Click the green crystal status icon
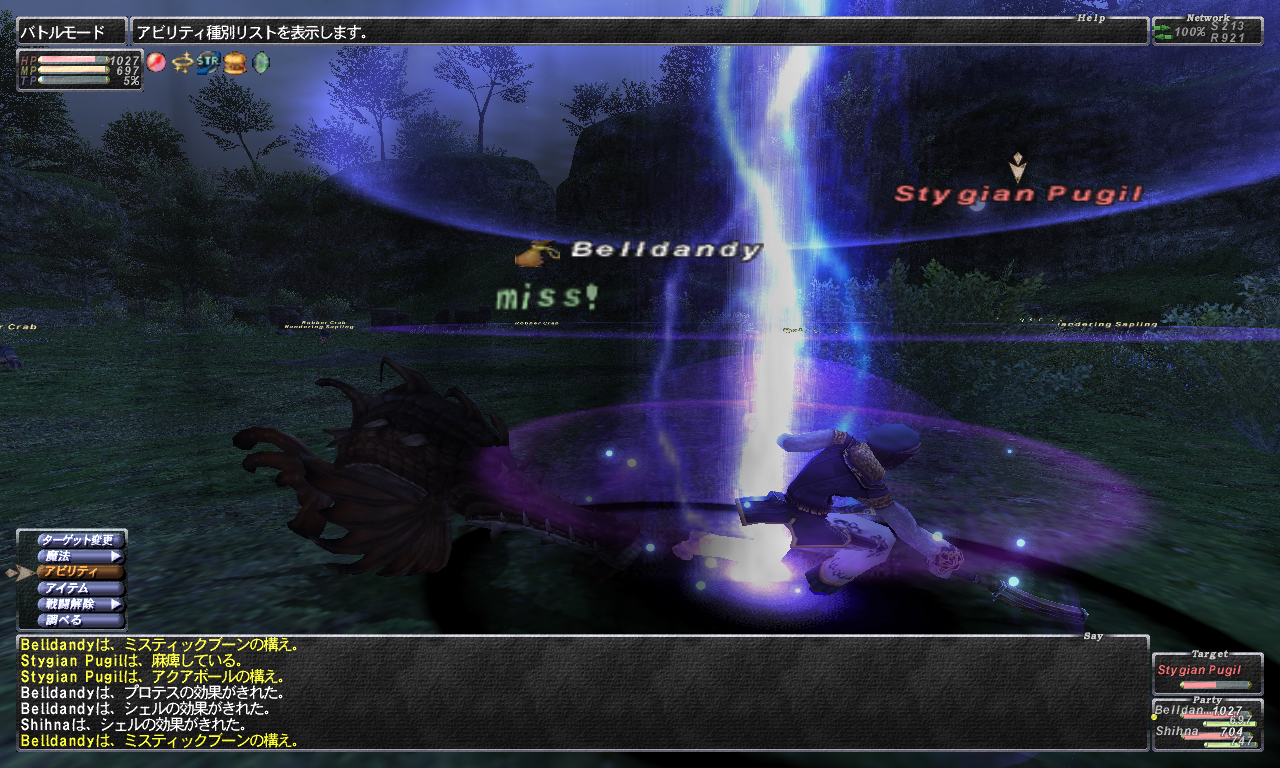The image size is (1280, 768). [261, 62]
